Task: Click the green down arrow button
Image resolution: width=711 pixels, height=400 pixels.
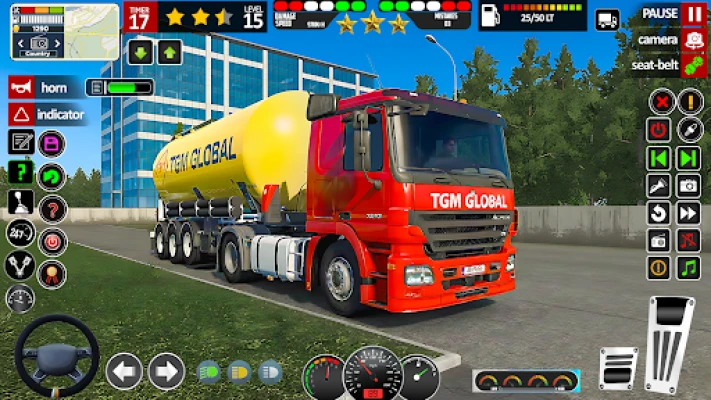Action: (141, 52)
